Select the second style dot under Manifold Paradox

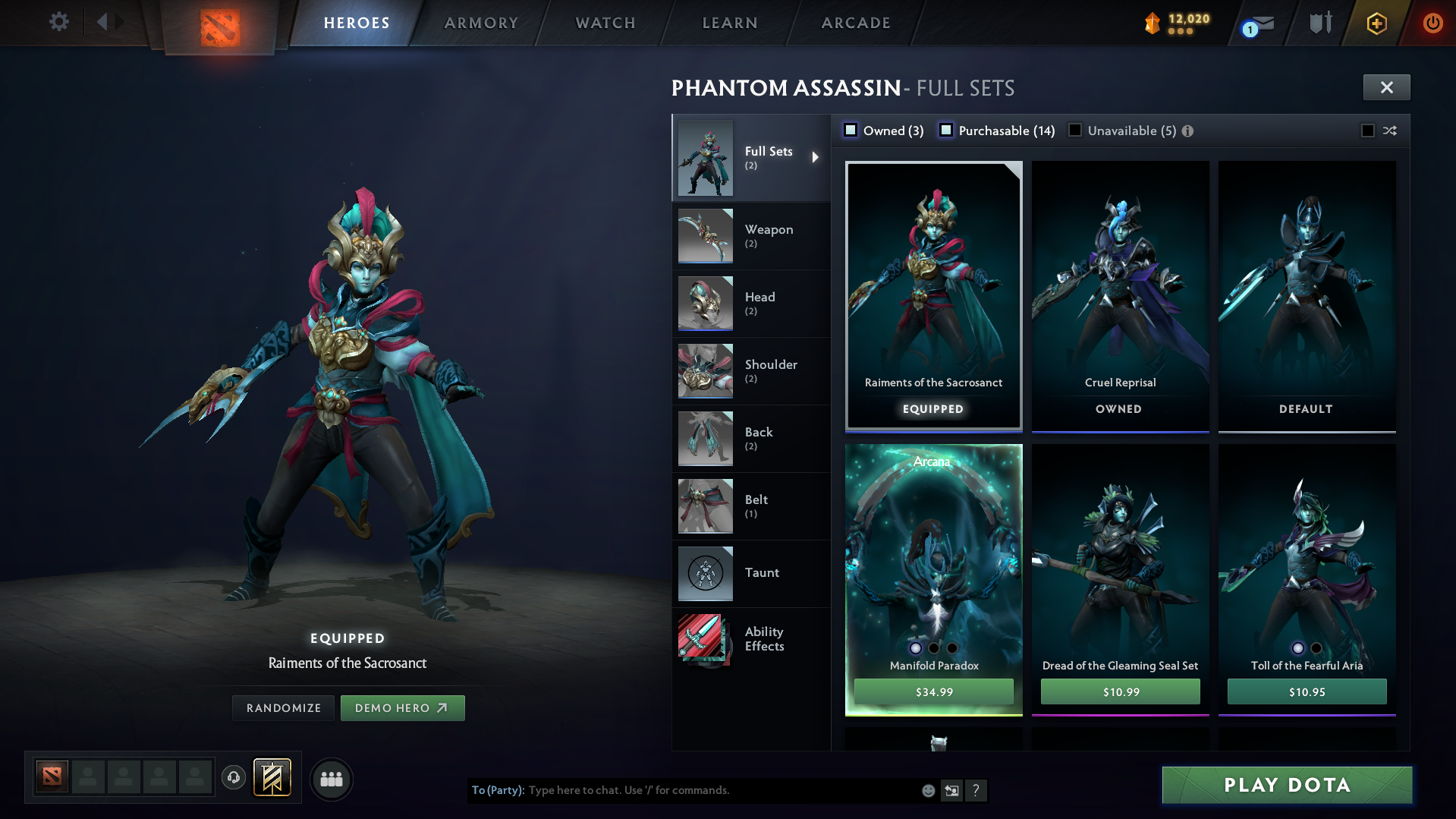933,648
